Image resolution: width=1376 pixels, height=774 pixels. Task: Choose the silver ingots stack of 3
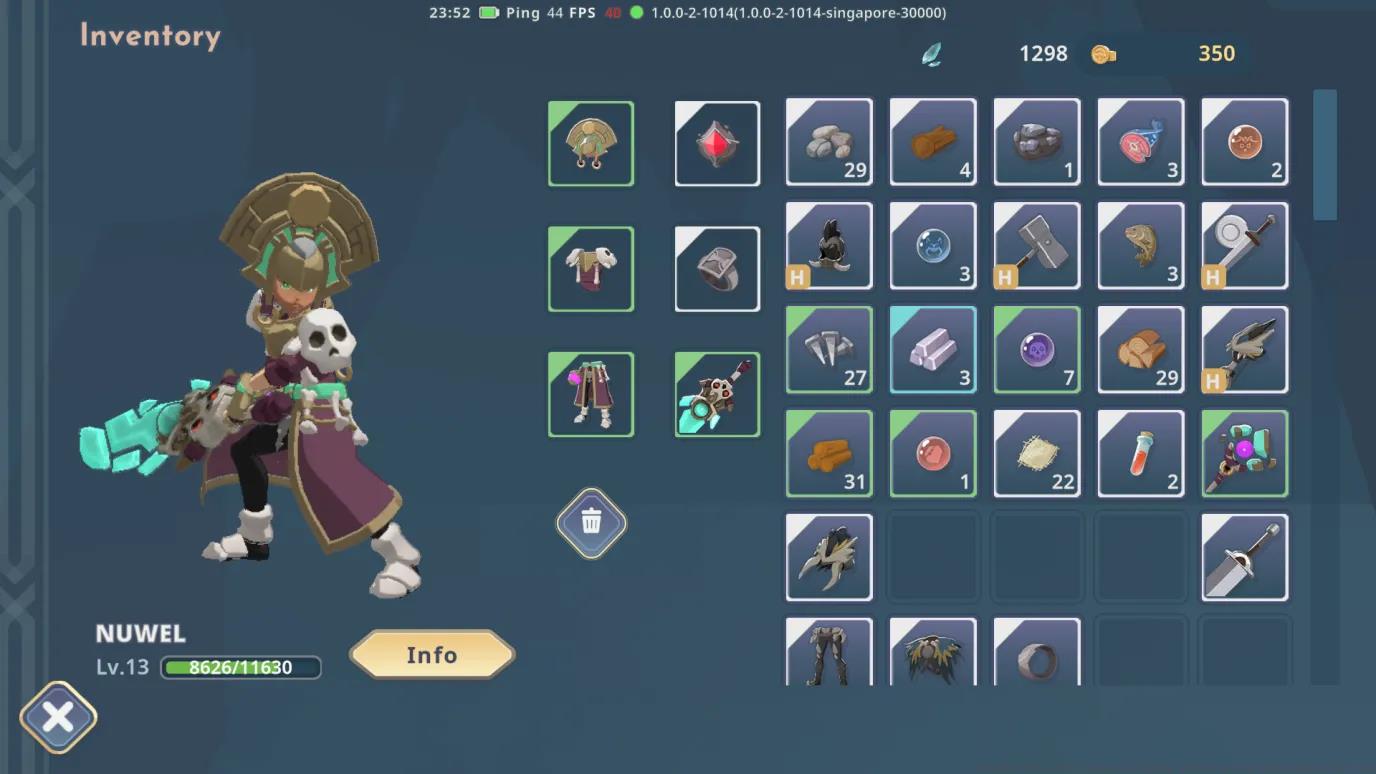(x=933, y=350)
